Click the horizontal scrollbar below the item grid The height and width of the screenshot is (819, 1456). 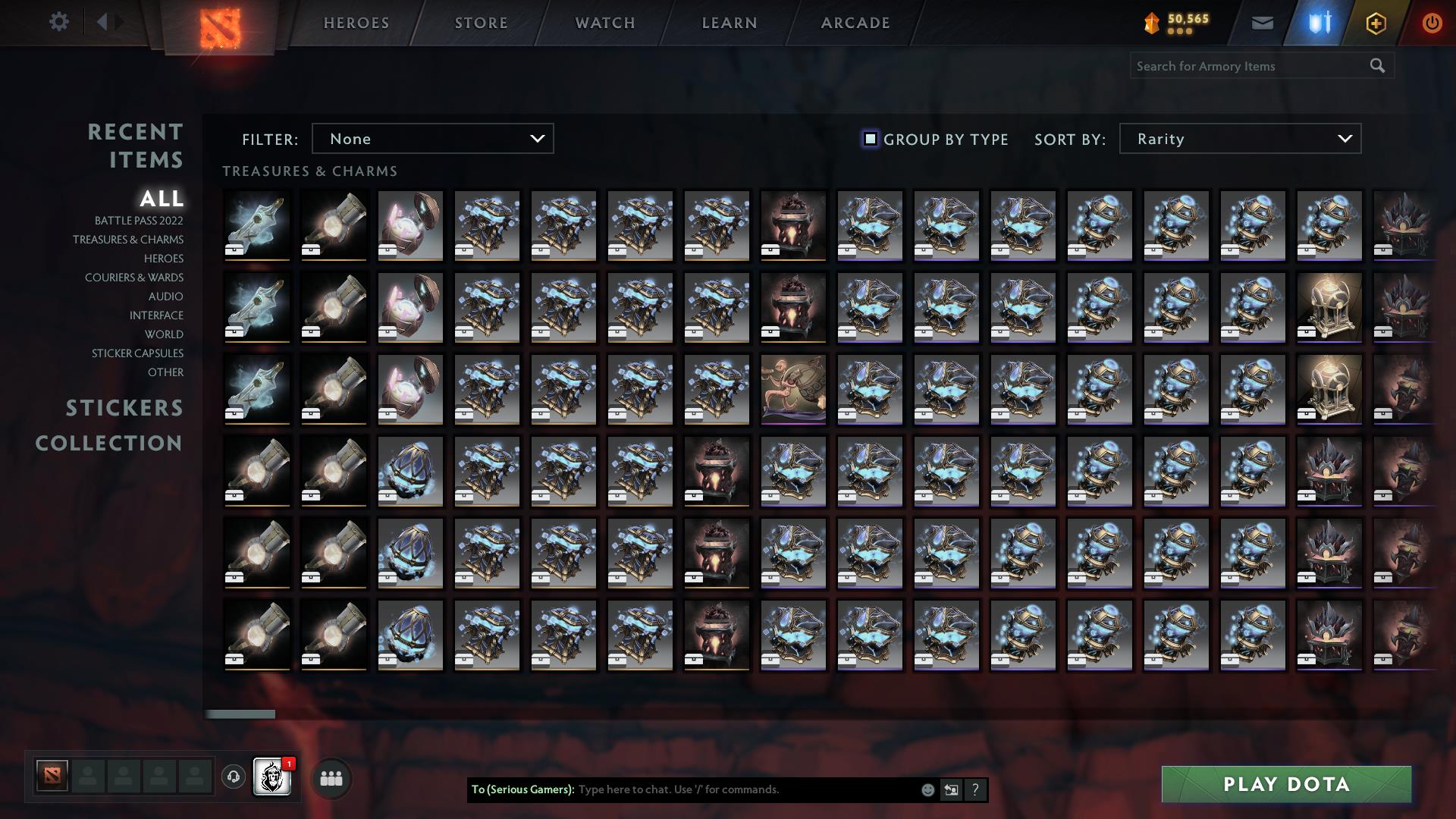coord(241,714)
